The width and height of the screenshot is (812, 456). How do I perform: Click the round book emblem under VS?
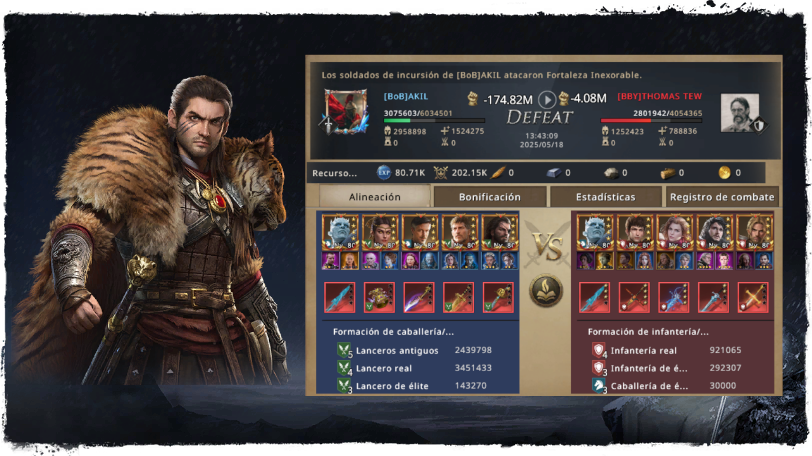pyautogui.click(x=546, y=291)
